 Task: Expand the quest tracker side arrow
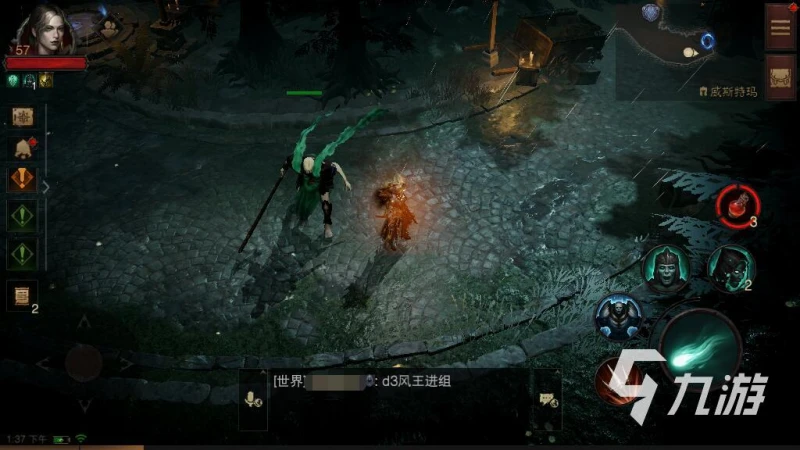[45, 186]
